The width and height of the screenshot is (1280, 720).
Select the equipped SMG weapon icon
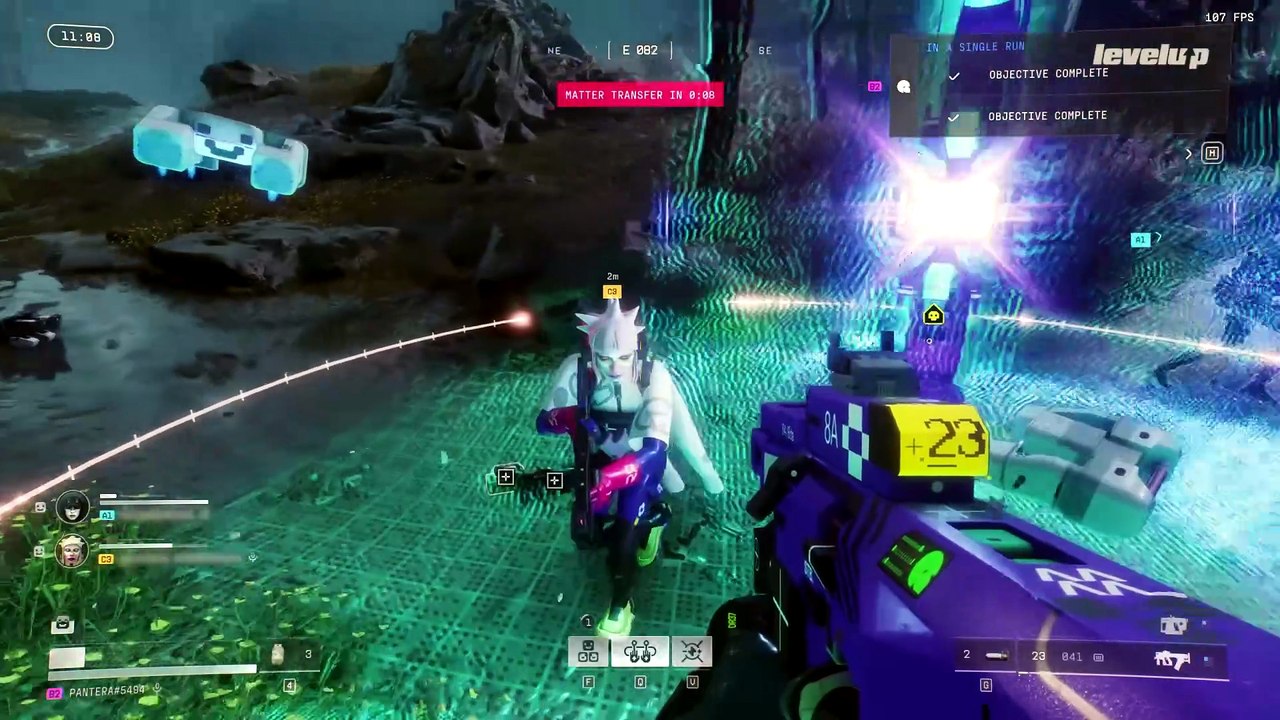(x=1172, y=659)
